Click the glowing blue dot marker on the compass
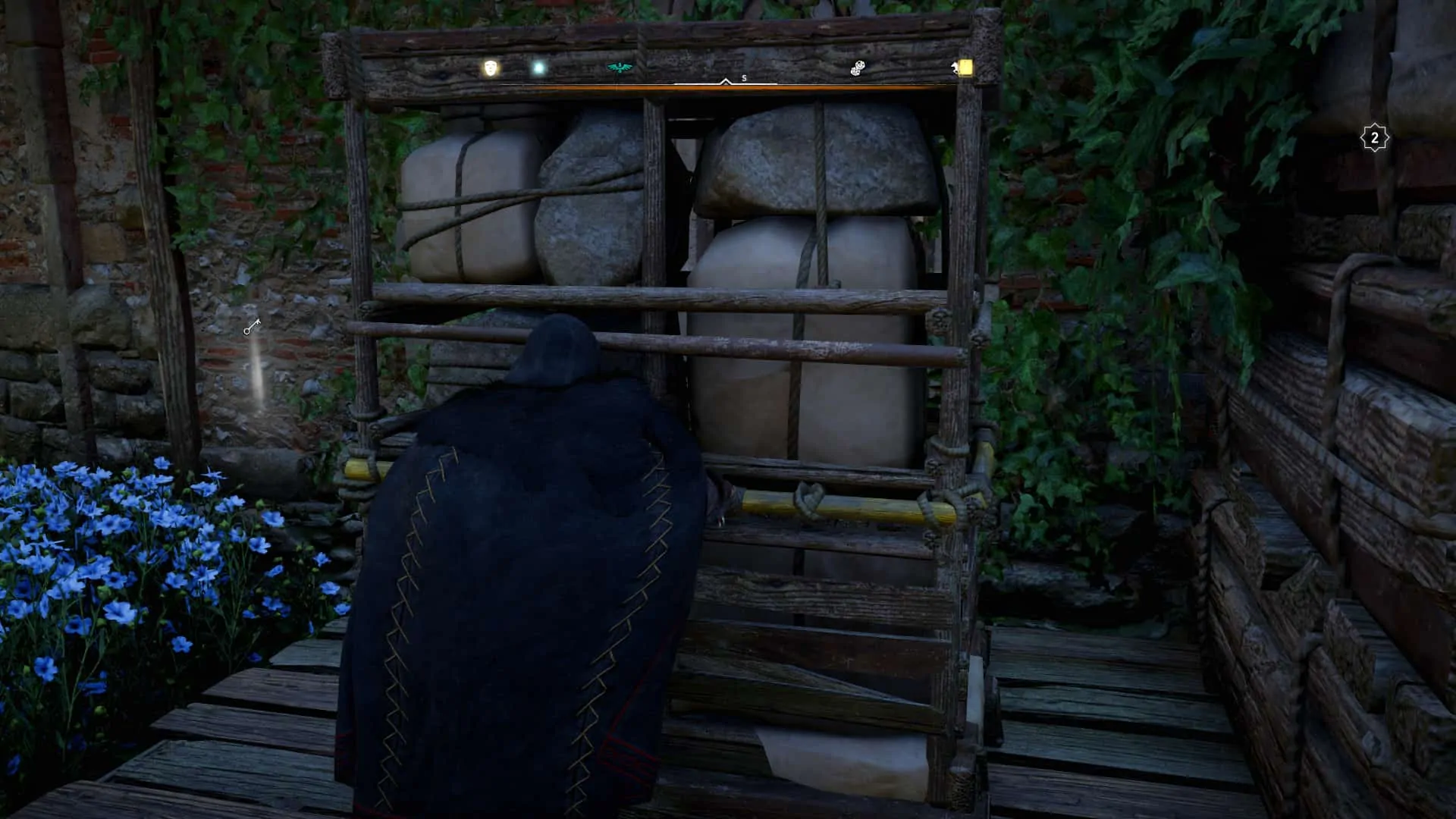Viewport: 1456px width, 819px height. tap(538, 67)
